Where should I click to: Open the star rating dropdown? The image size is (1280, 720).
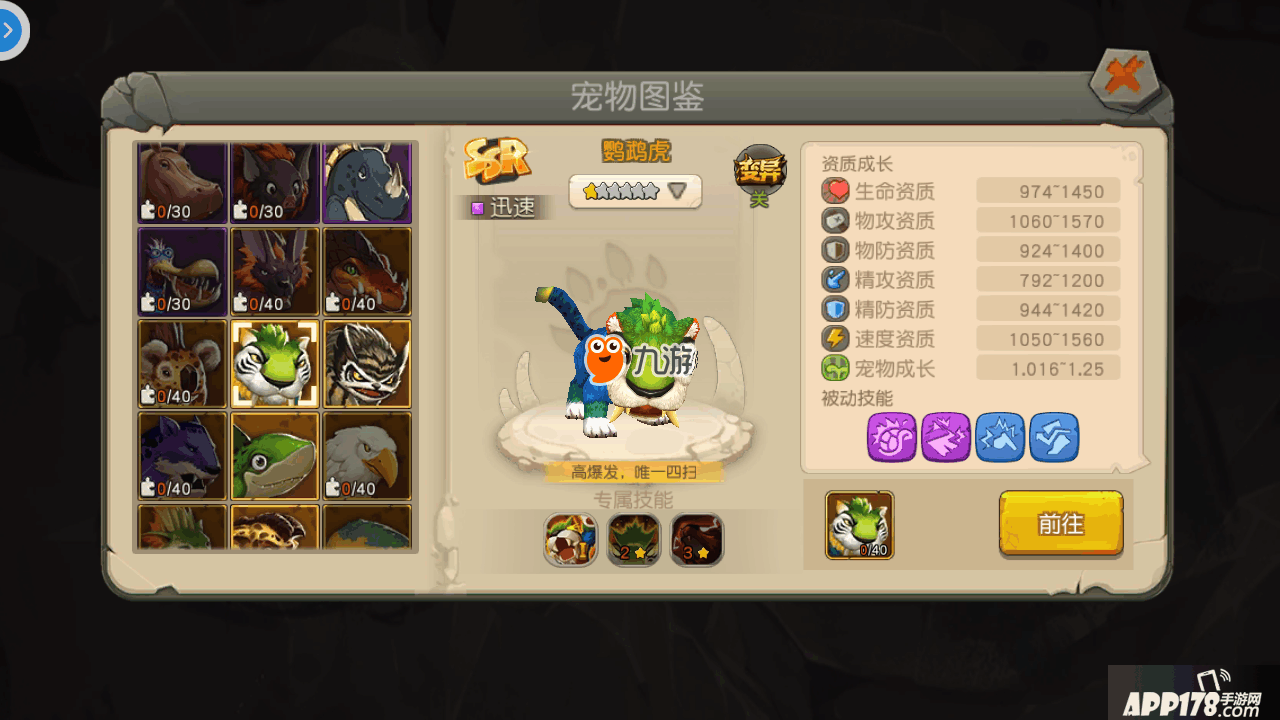click(636, 191)
